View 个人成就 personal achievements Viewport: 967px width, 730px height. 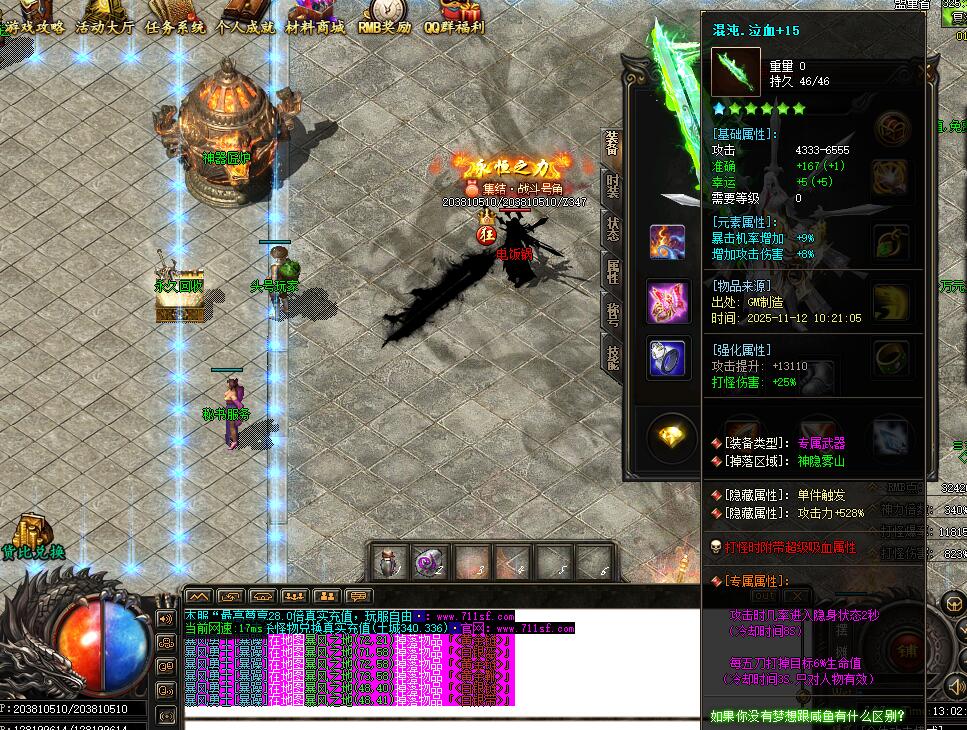(x=245, y=26)
